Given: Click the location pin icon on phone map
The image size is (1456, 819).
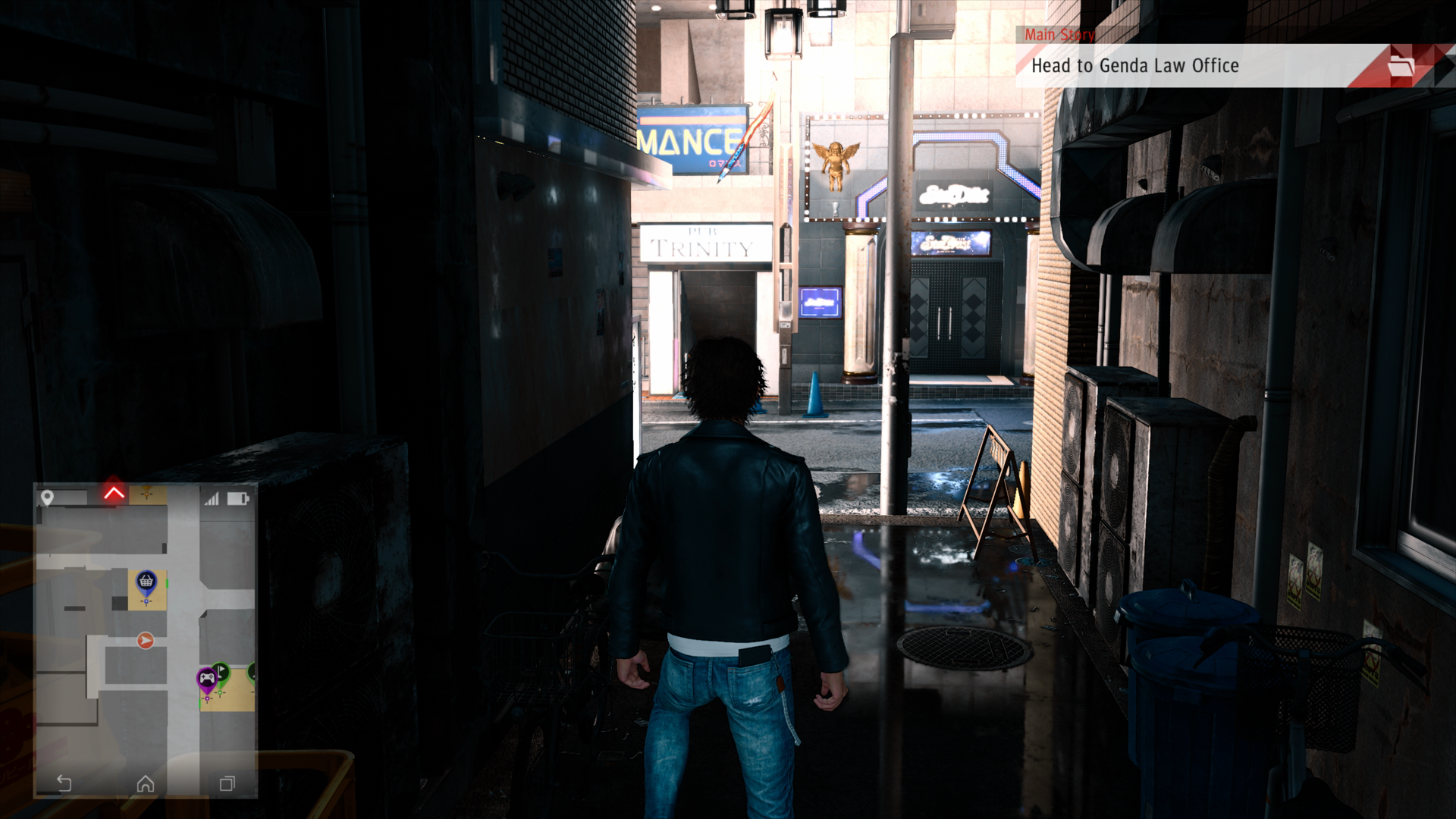Looking at the screenshot, I should 47,497.
